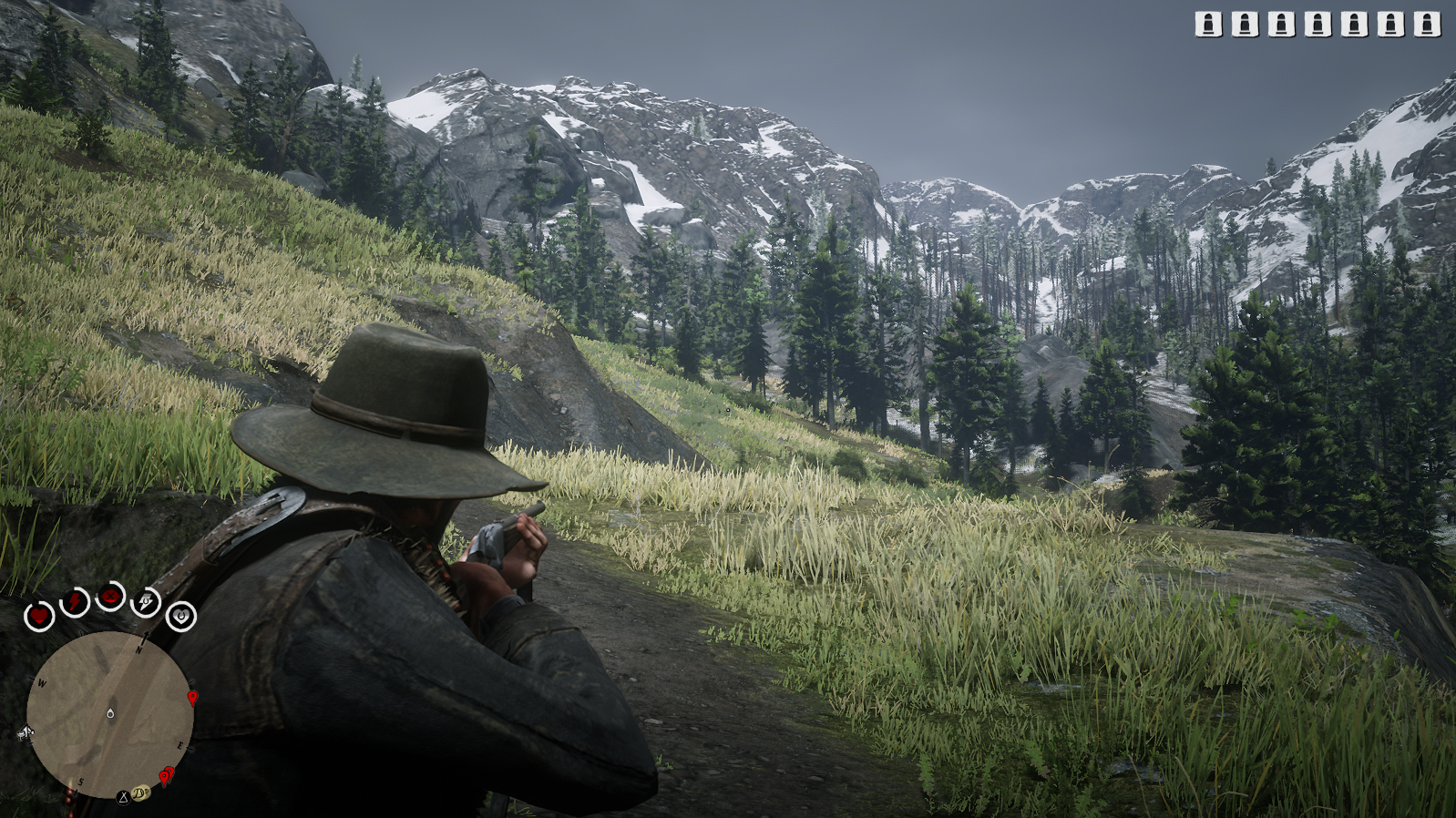This screenshot has width=1456, height=818.
Task: Select the red lightning bolt stamina core
Action: click(x=74, y=602)
